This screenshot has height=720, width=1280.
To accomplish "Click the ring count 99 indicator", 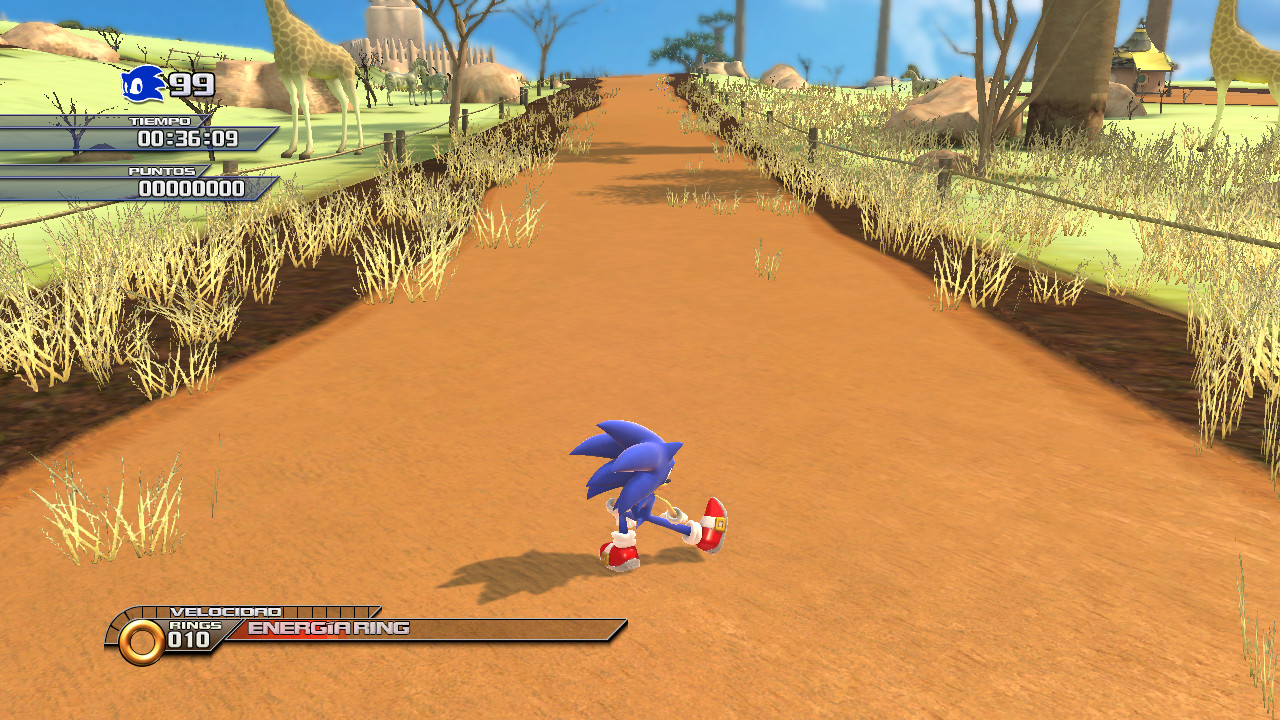I will coord(190,86).
